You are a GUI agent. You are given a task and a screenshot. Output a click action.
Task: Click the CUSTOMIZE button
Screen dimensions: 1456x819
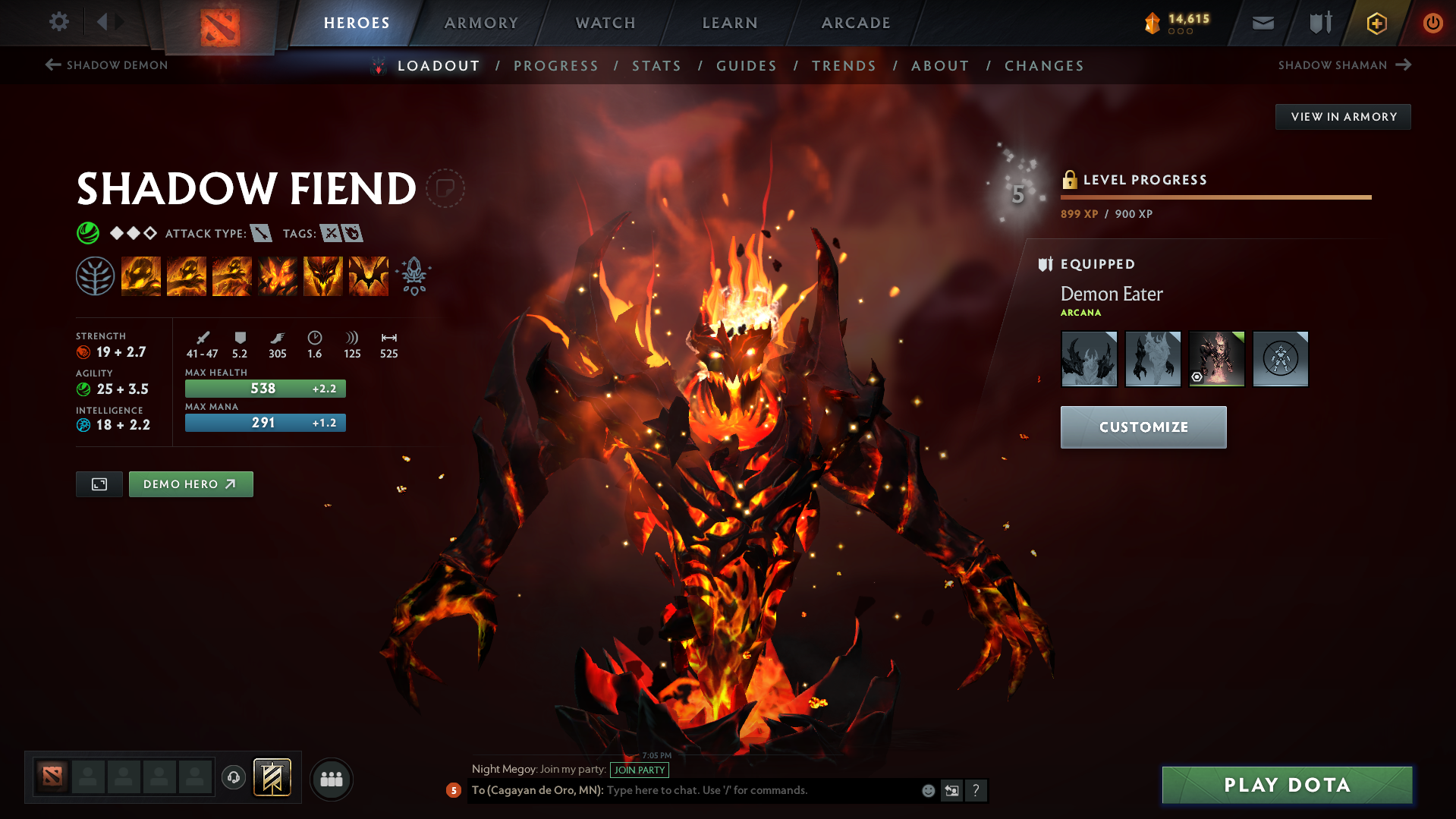1143,427
